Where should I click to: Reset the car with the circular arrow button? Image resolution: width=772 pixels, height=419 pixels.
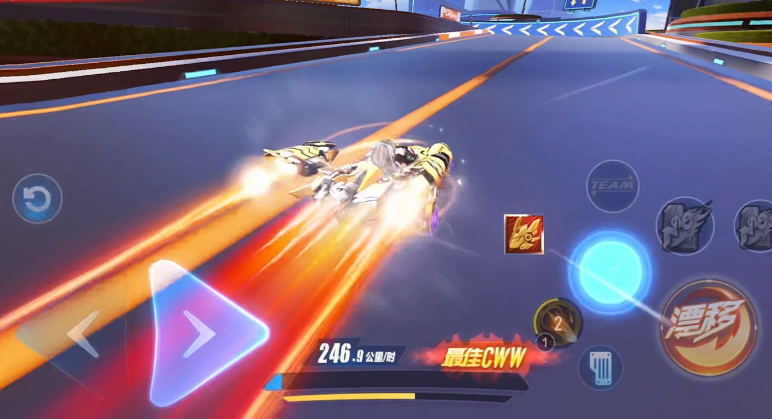click(x=37, y=200)
